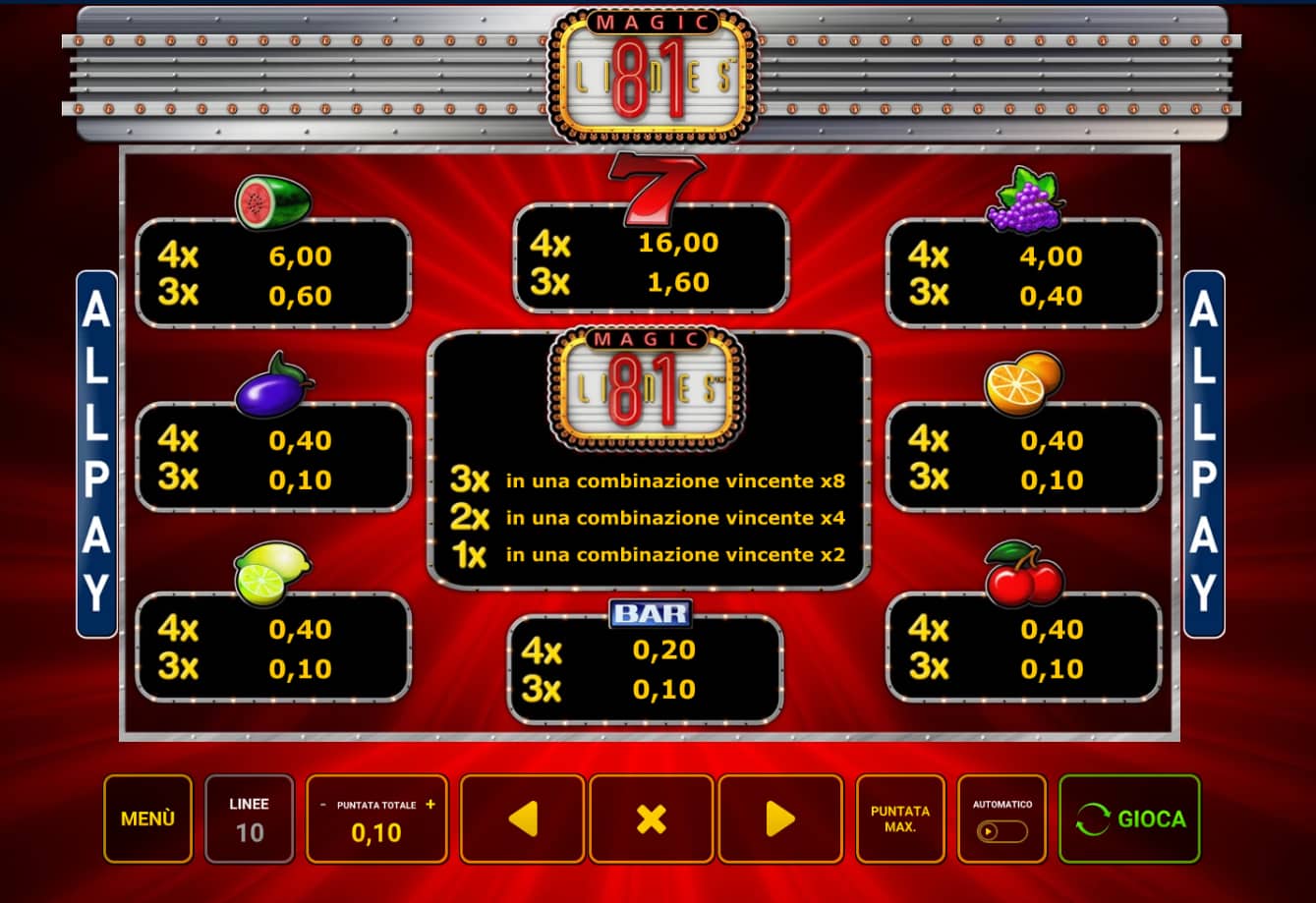Click the right arrow navigation button
Screen dimensions: 1316x903
pyautogui.click(x=779, y=818)
